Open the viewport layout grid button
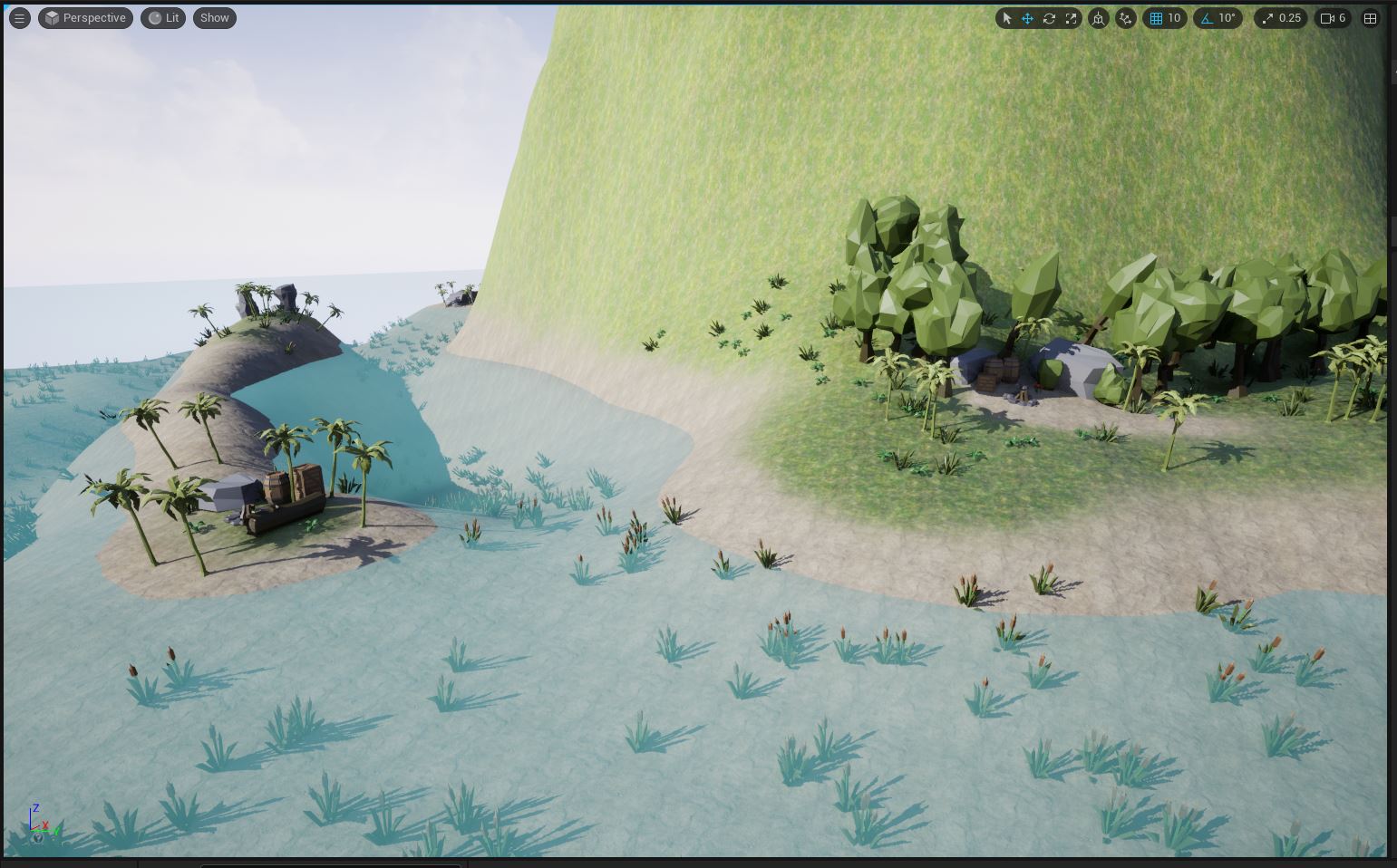This screenshot has height=868, width=1397. (x=1370, y=18)
